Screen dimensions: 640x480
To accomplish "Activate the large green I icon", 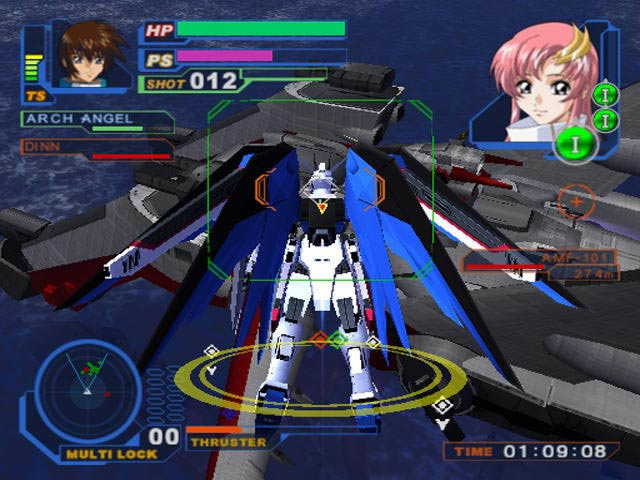I will click(x=577, y=143).
